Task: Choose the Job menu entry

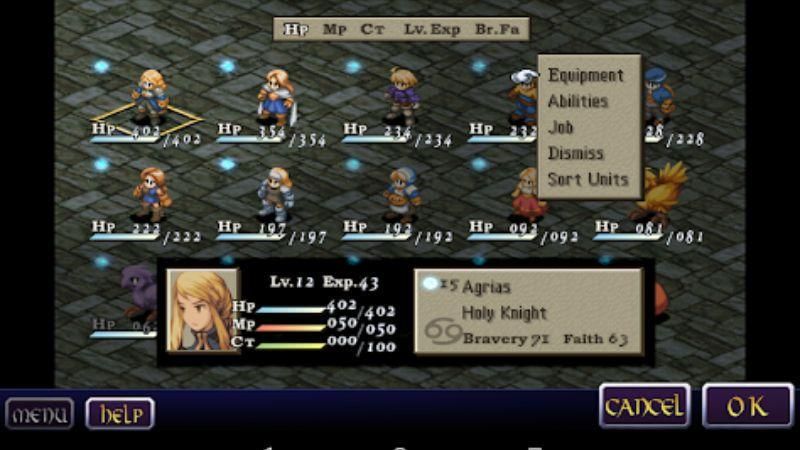Action: pyautogui.click(x=561, y=127)
